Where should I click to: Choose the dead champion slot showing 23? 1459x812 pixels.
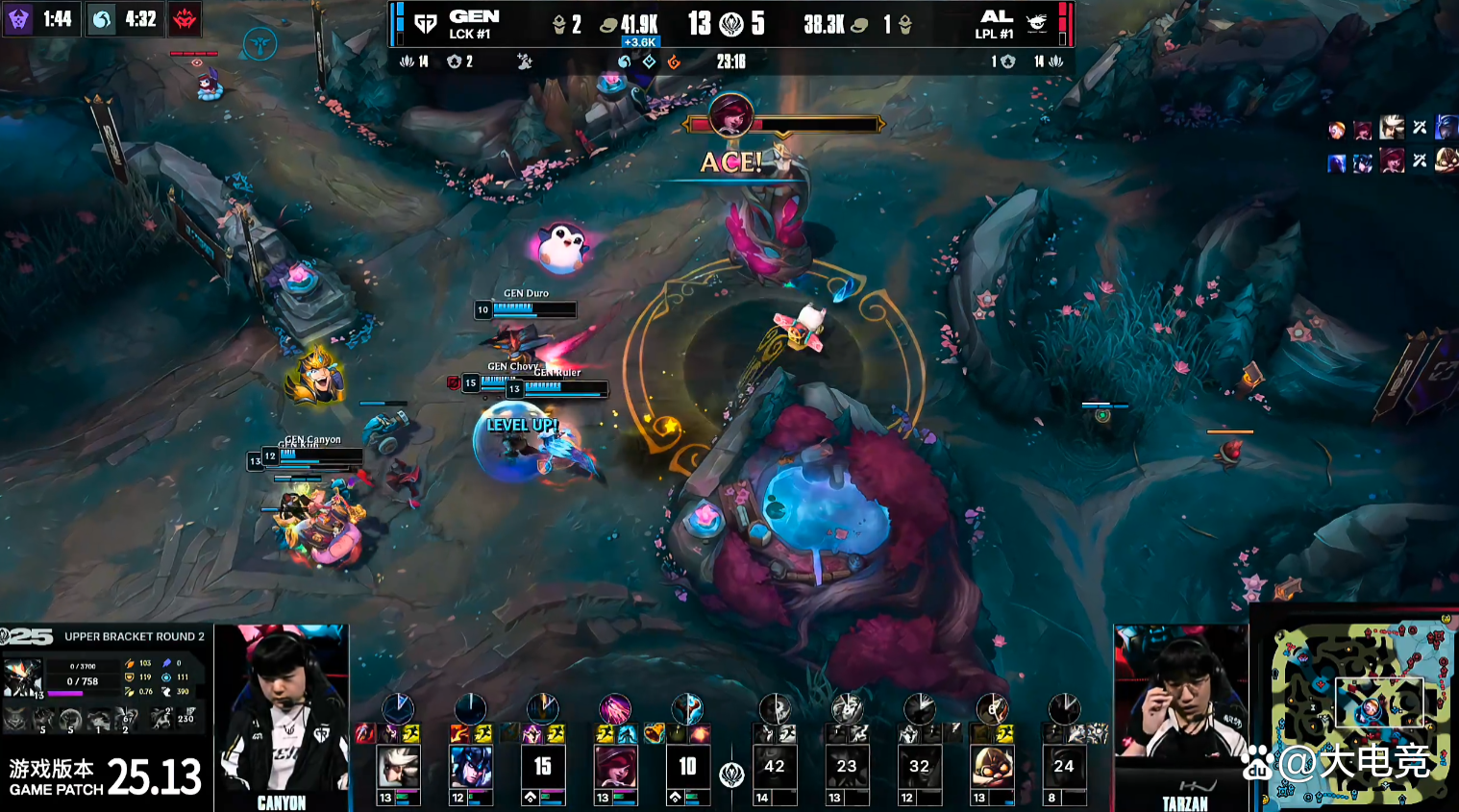(x=847, y=767)
